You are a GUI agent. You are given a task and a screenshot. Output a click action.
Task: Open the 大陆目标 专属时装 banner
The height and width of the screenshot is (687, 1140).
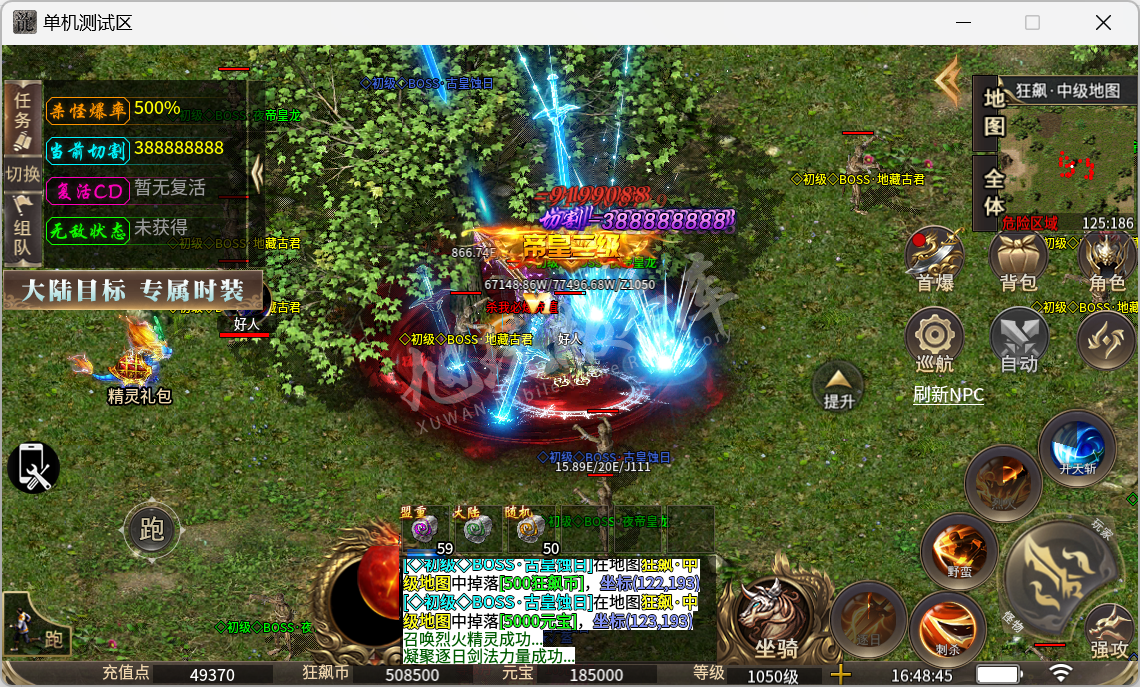(x=133, y=291)
